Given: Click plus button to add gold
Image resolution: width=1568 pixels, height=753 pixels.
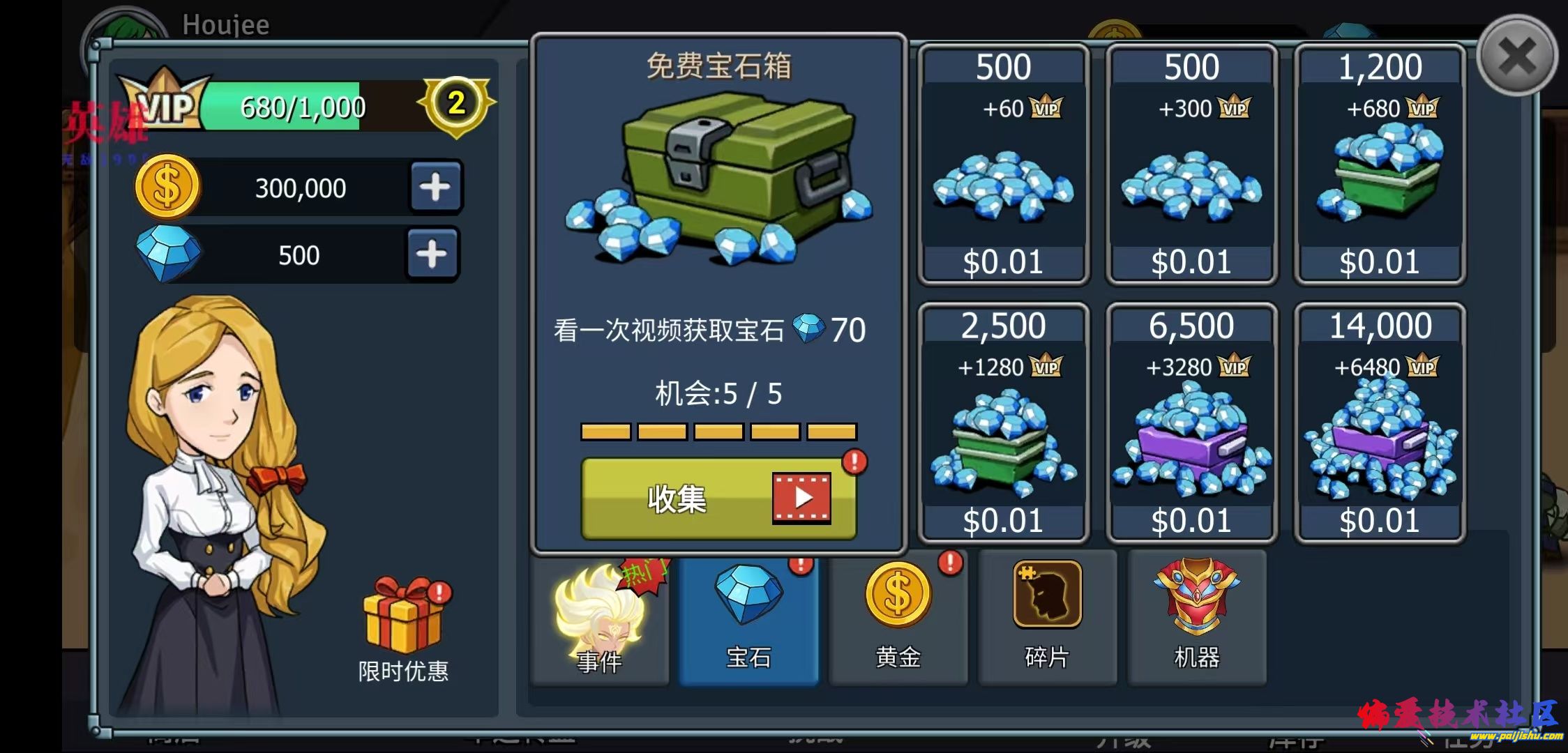Looking at the screenshot, I should click(x=435, y=186).
